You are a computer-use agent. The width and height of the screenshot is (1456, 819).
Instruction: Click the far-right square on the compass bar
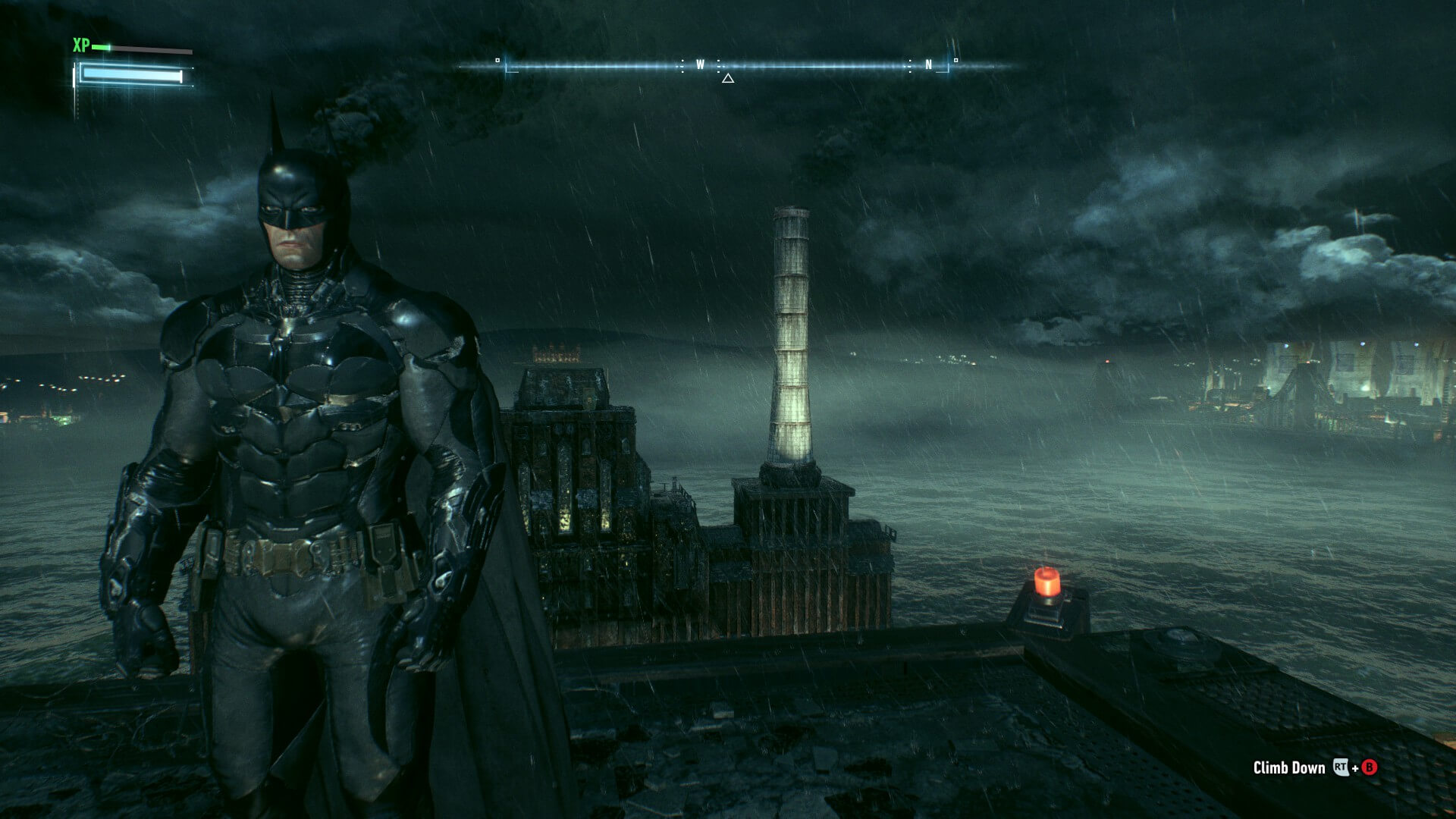(x=955, y=60)
